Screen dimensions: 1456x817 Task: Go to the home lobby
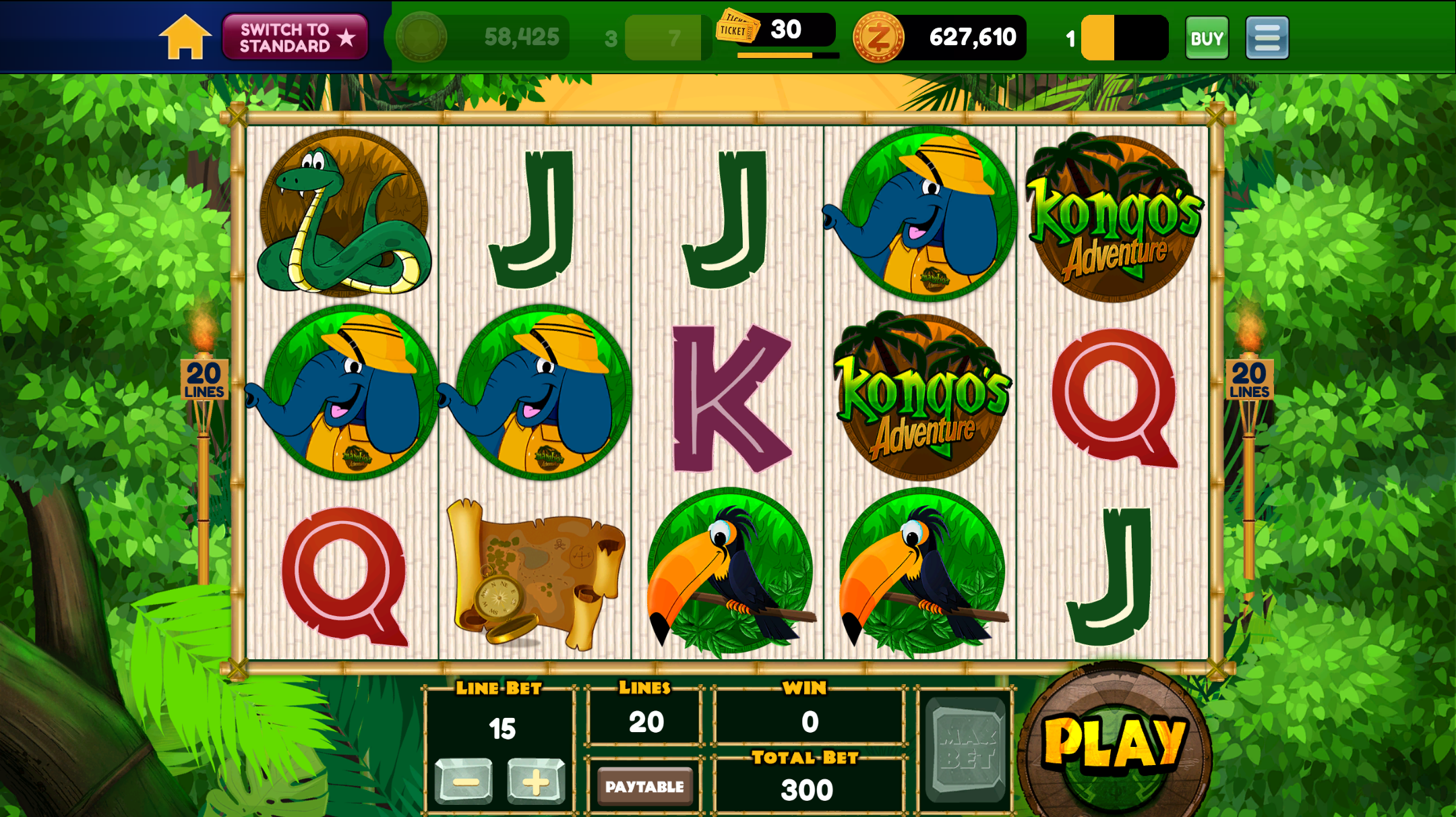pos(184,38)
